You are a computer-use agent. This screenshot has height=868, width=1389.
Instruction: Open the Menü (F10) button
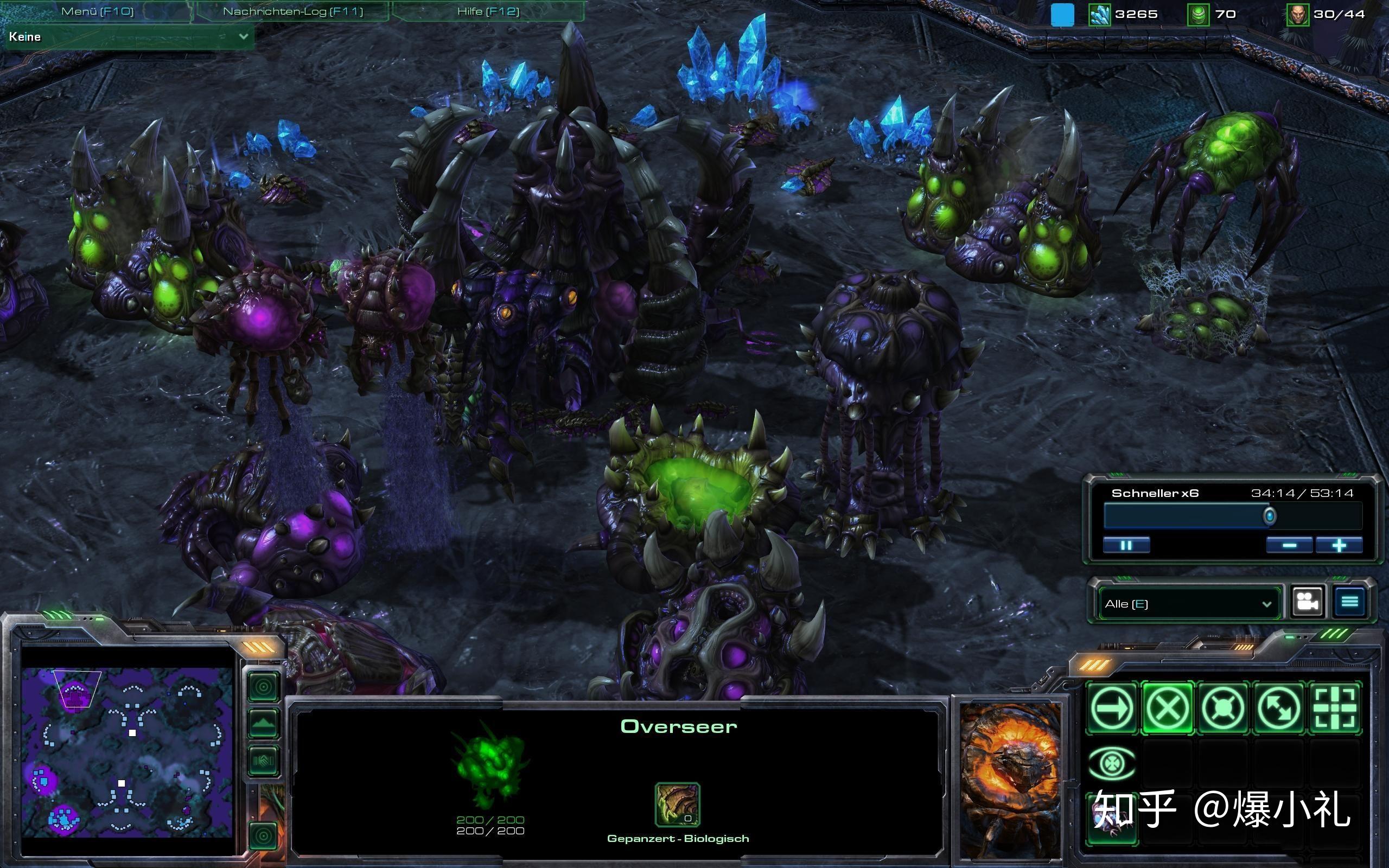[x=97, y=11]
